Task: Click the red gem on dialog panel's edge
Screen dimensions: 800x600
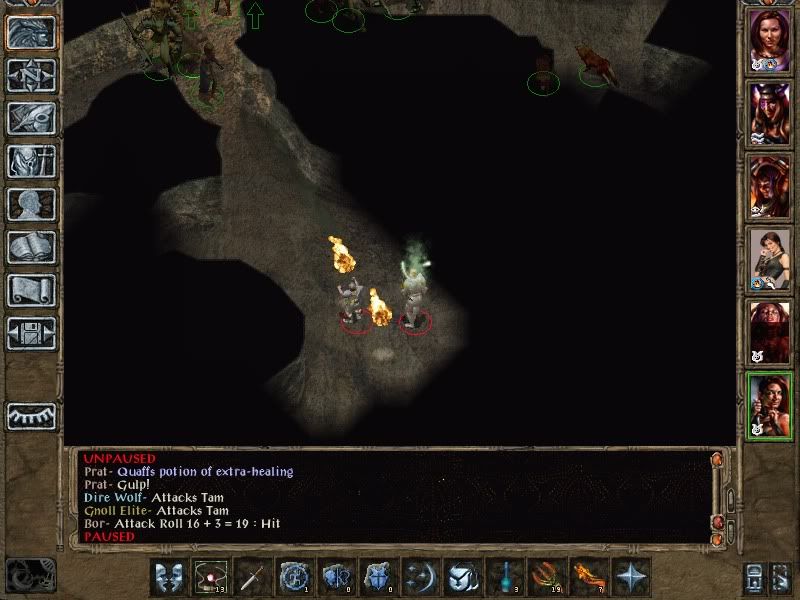Action: pyautogui.click(x=716, y=524)
